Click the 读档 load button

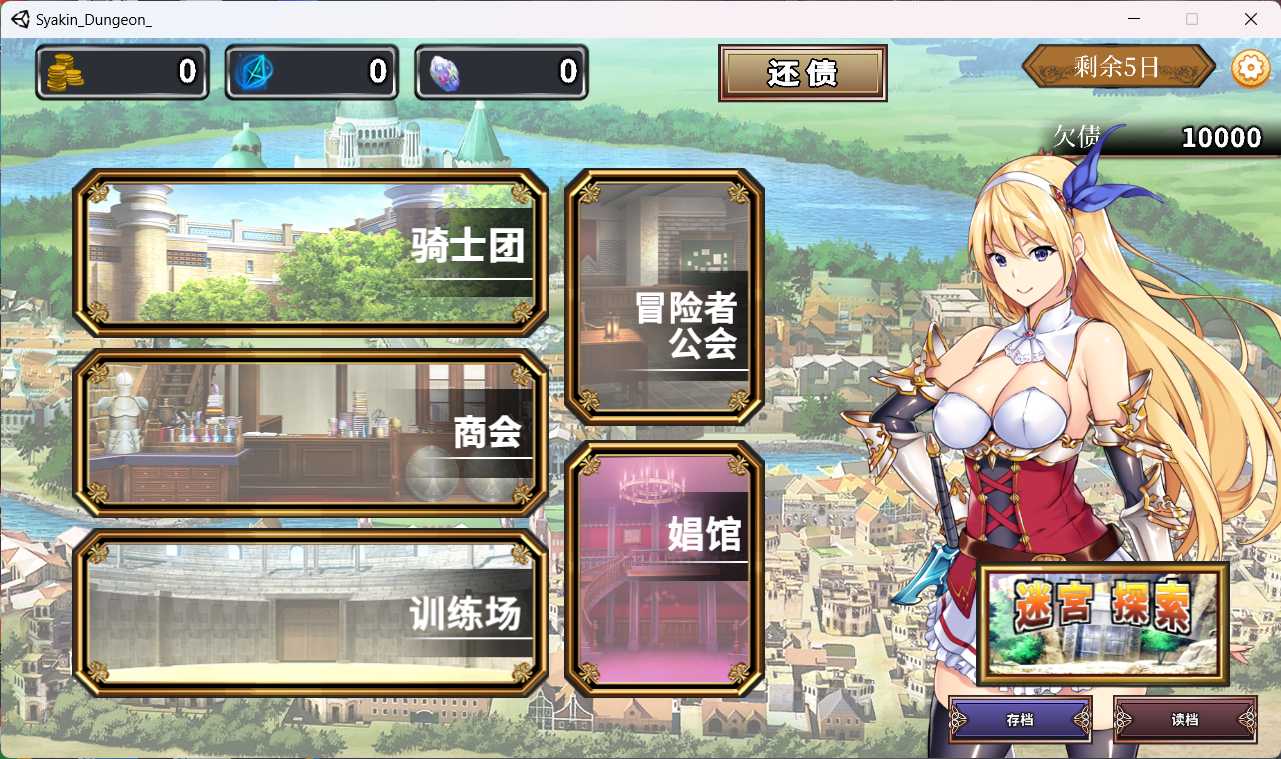pyautogui.click(x=1185, y=720)
